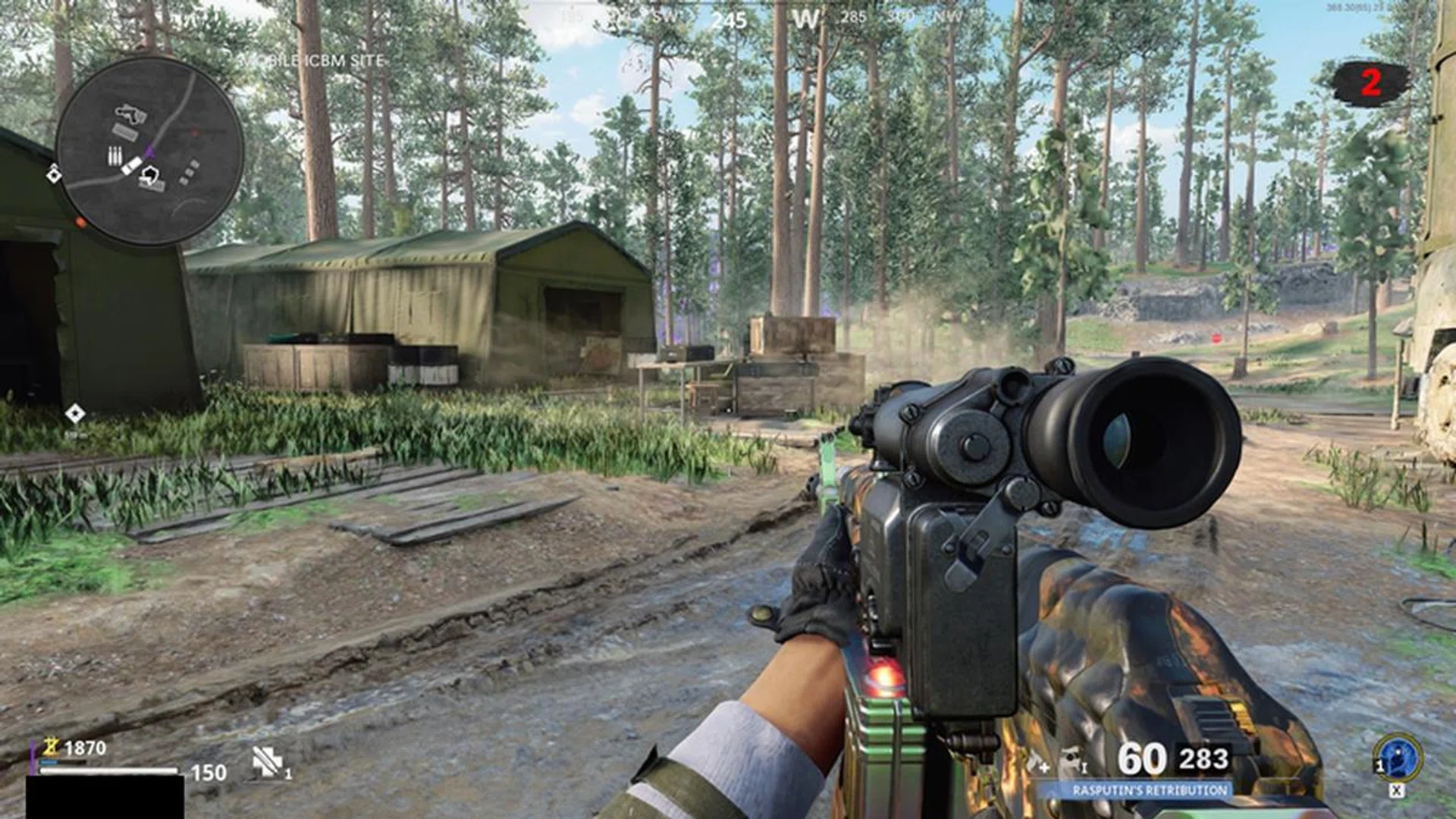Select the diamond marker on the minimap's edge
1456x819 pixels.
[53, 175]
